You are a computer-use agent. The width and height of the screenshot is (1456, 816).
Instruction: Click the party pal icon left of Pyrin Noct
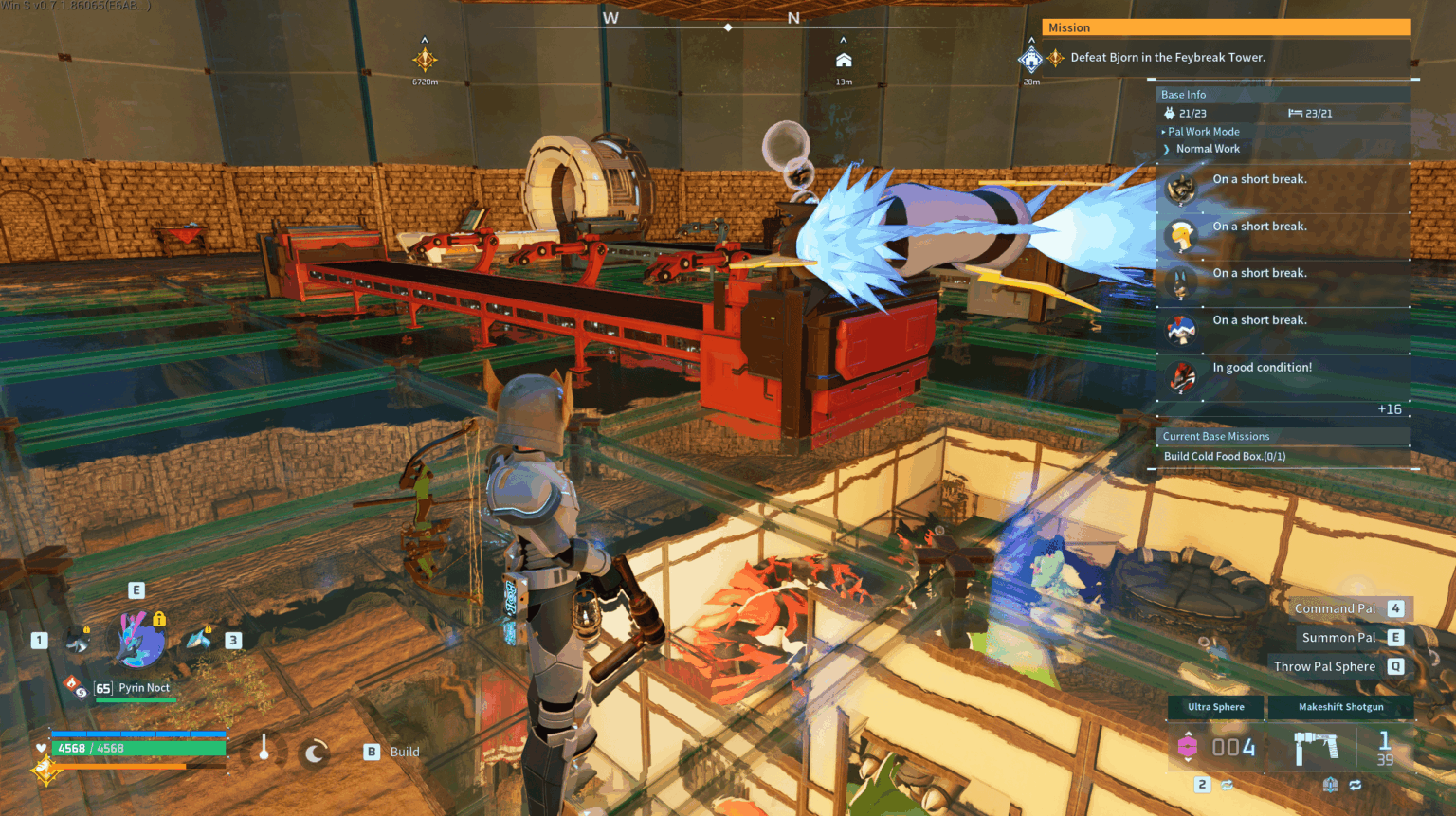click(x=78, y=644)
